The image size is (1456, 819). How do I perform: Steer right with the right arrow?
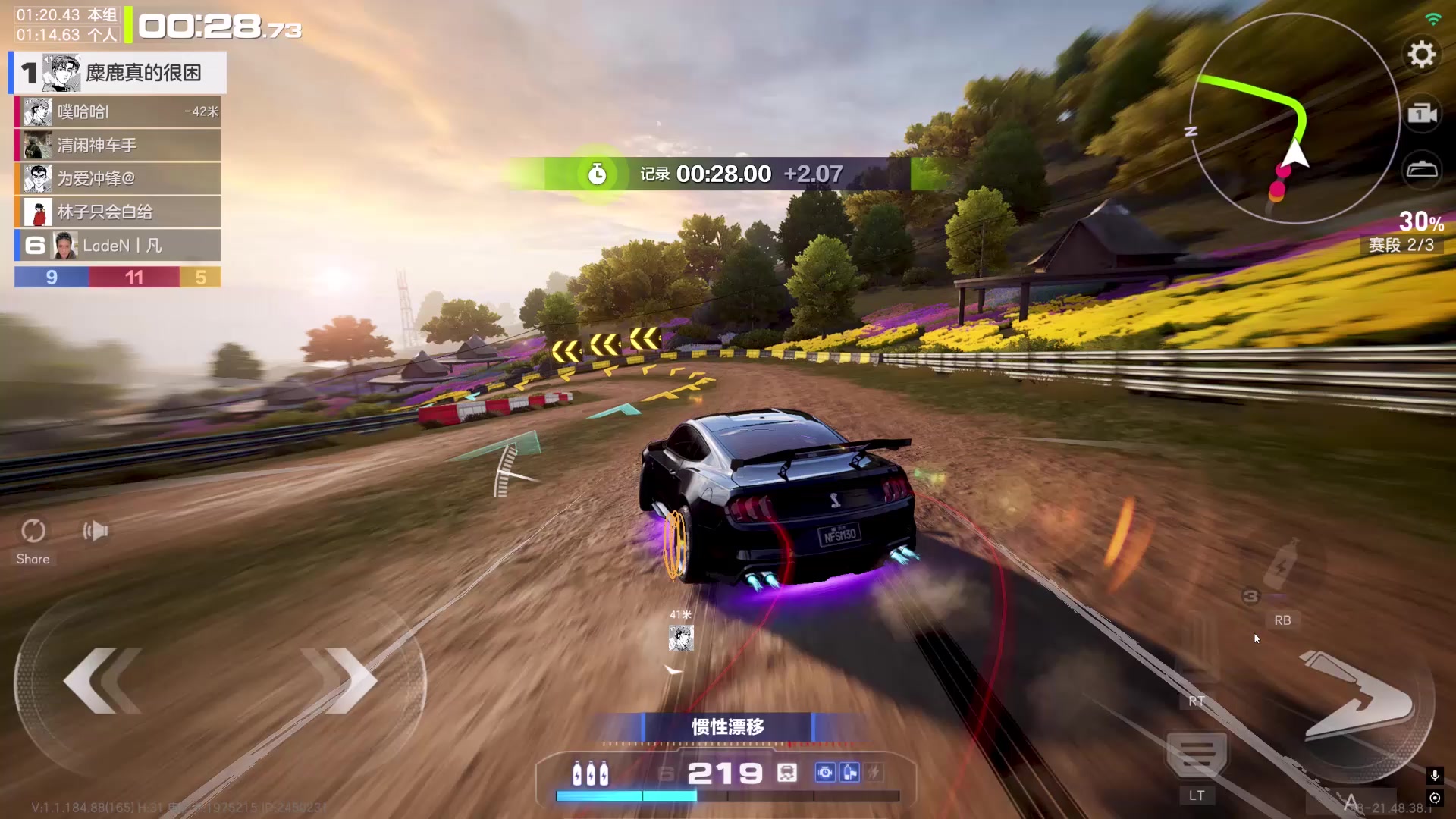(341, 680)
